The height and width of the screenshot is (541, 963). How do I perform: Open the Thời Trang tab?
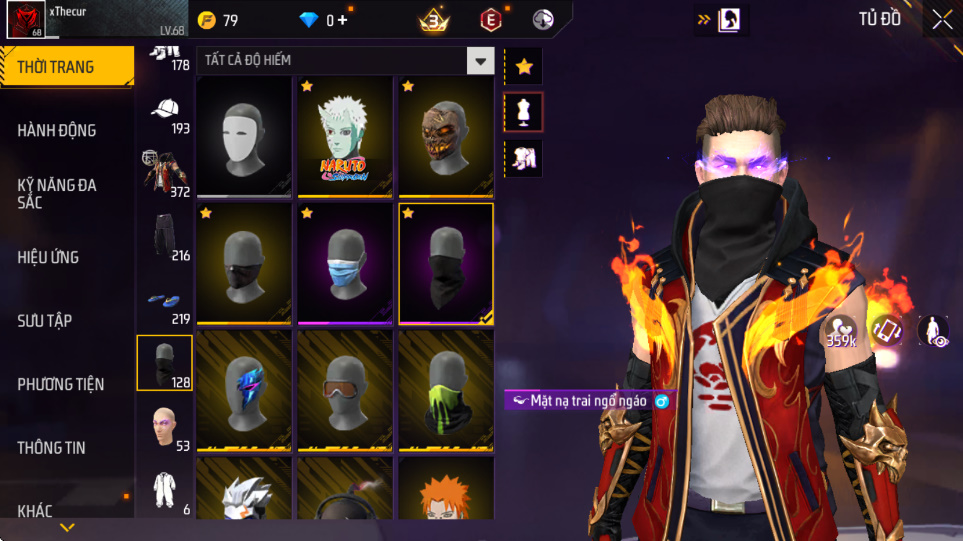pyautogui.click(x=66, y=68)
